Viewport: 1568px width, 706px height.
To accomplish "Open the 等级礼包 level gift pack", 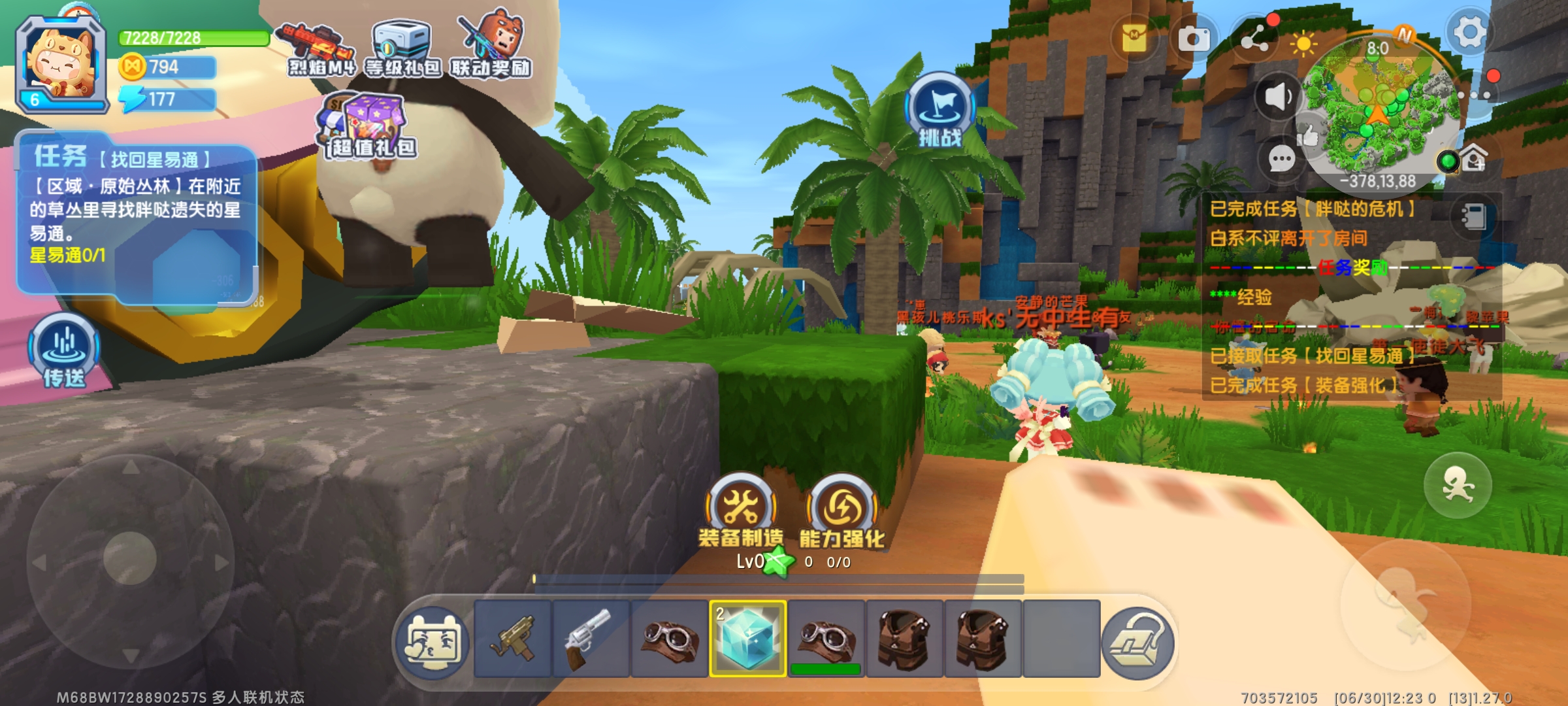I will point(401,49).
